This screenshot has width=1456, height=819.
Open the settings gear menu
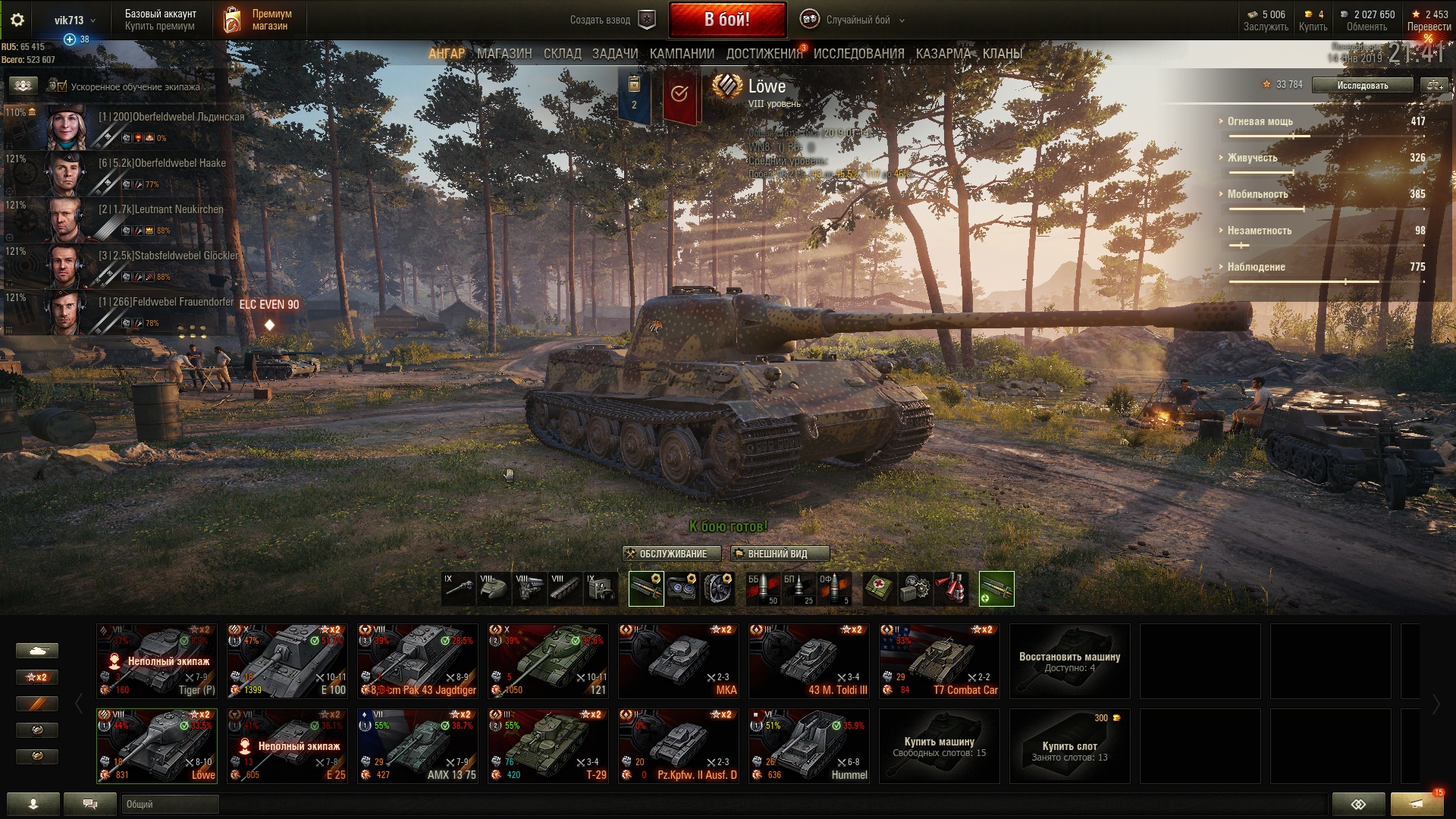coord(17,20)
